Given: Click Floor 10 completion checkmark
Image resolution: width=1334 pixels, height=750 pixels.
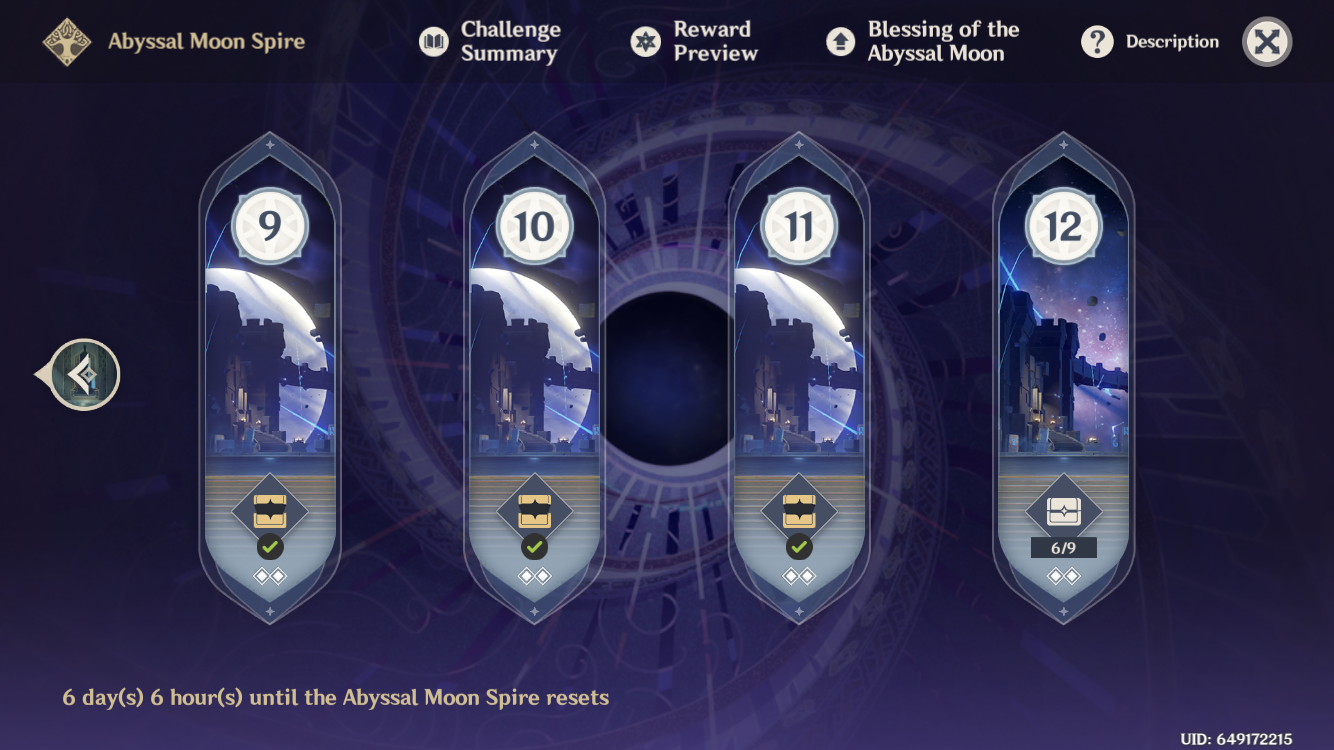Looking at the screenshot, I should point(533,549).
